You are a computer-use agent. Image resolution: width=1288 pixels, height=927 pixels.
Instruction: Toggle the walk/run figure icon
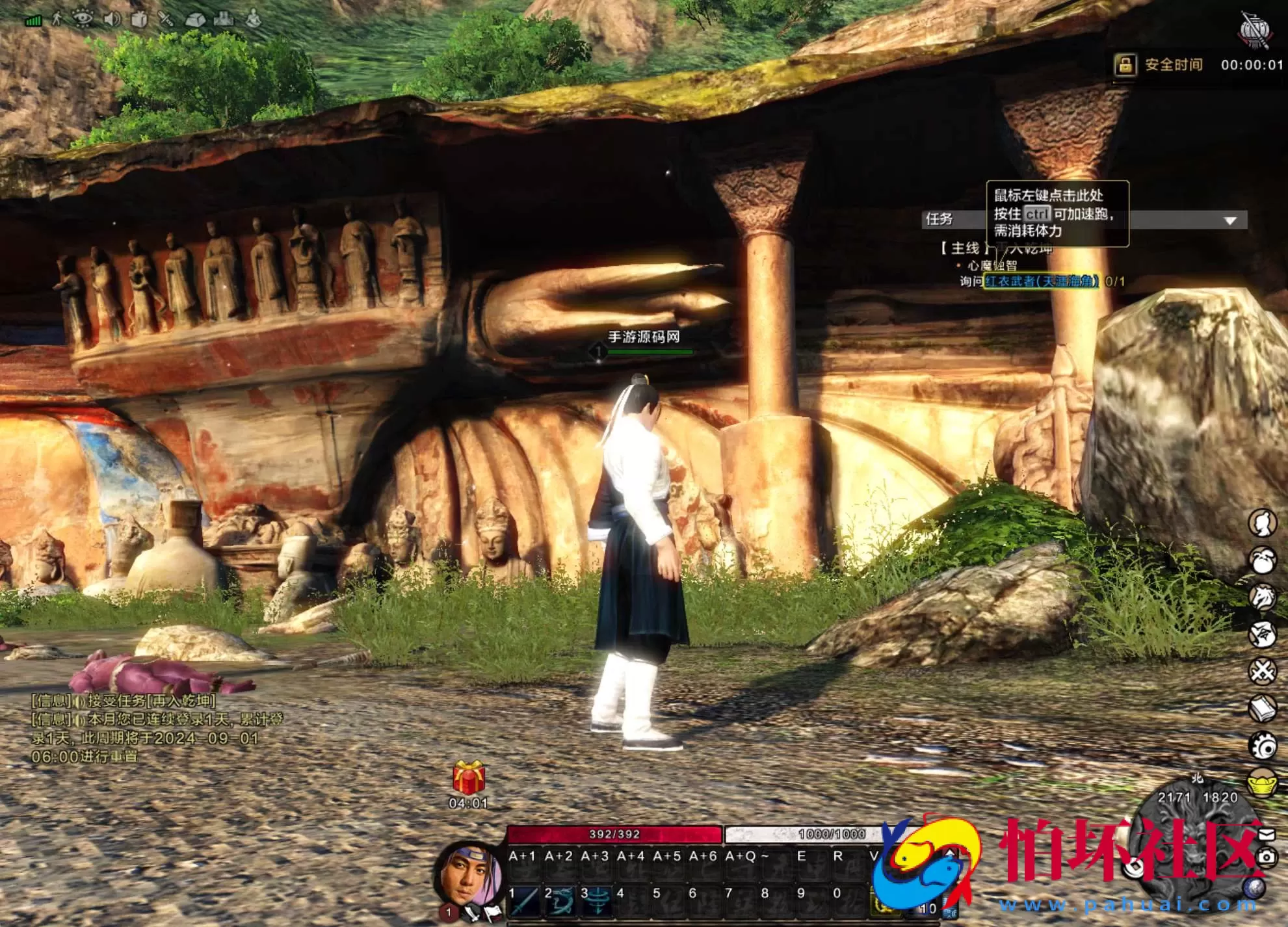pyautogui.click(x=59, y=19)
